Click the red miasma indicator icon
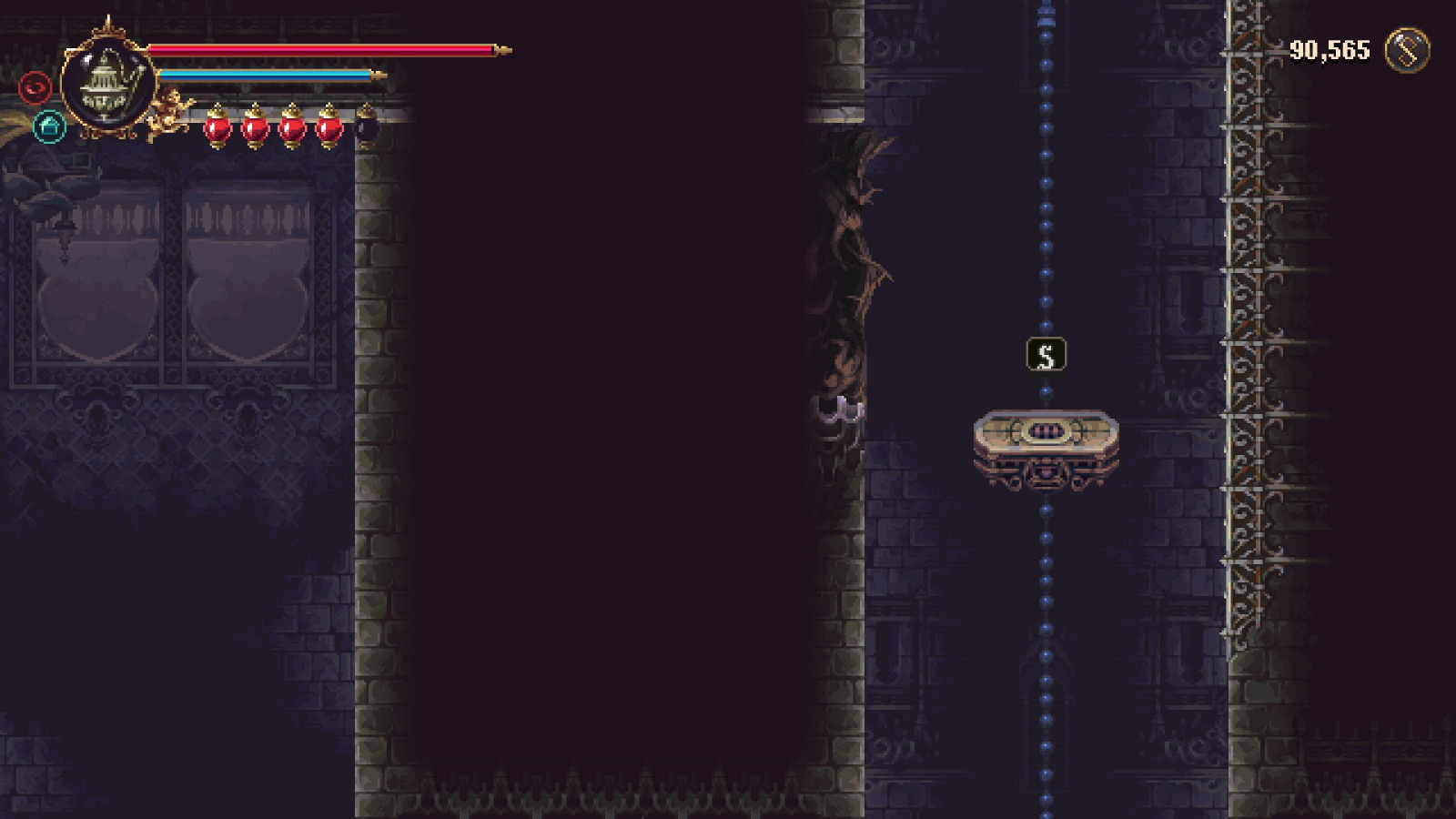This screenshot has height=819, width=1456. click(34, 88)
